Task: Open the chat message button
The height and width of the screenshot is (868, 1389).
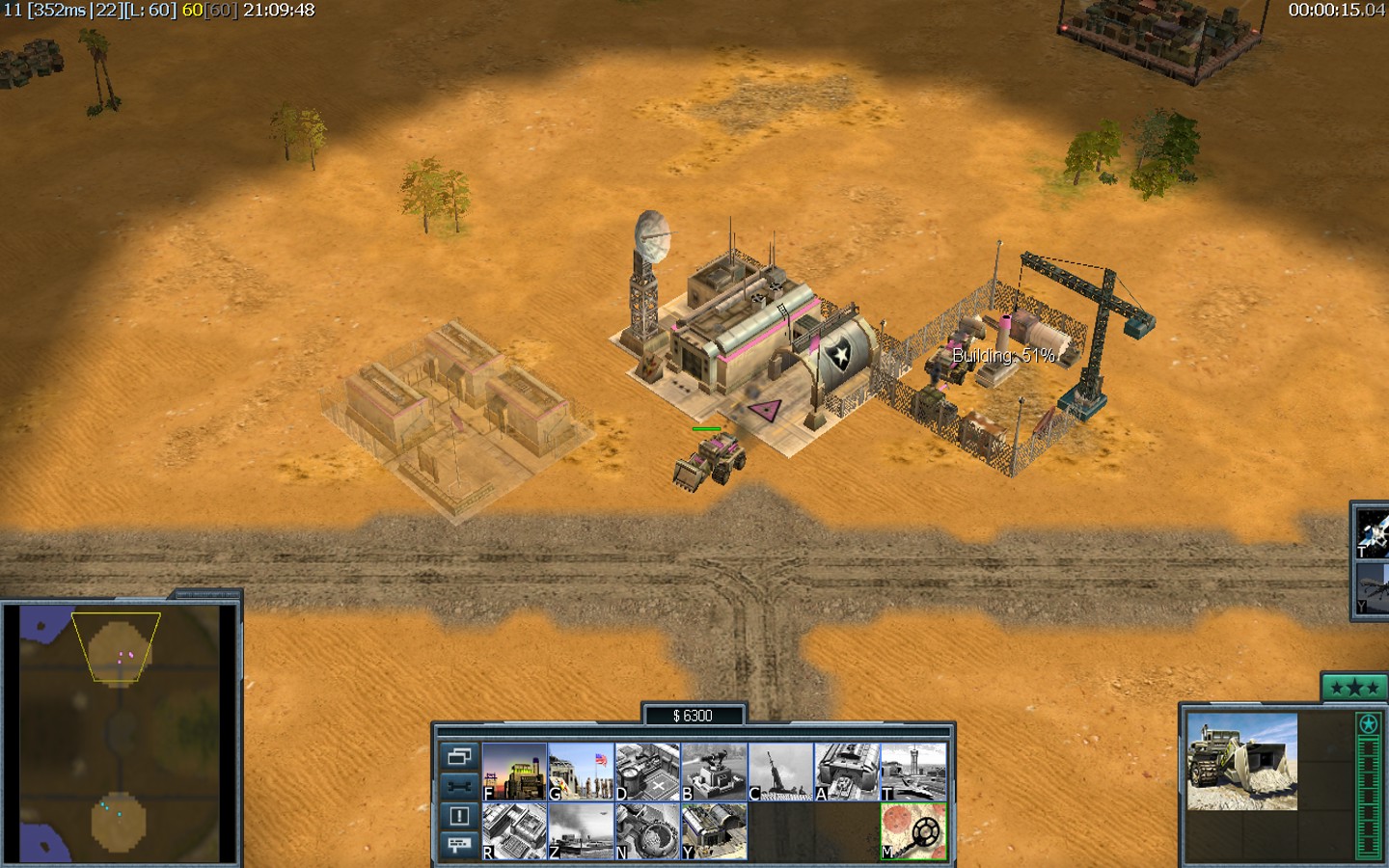Action: coord(458,845)
